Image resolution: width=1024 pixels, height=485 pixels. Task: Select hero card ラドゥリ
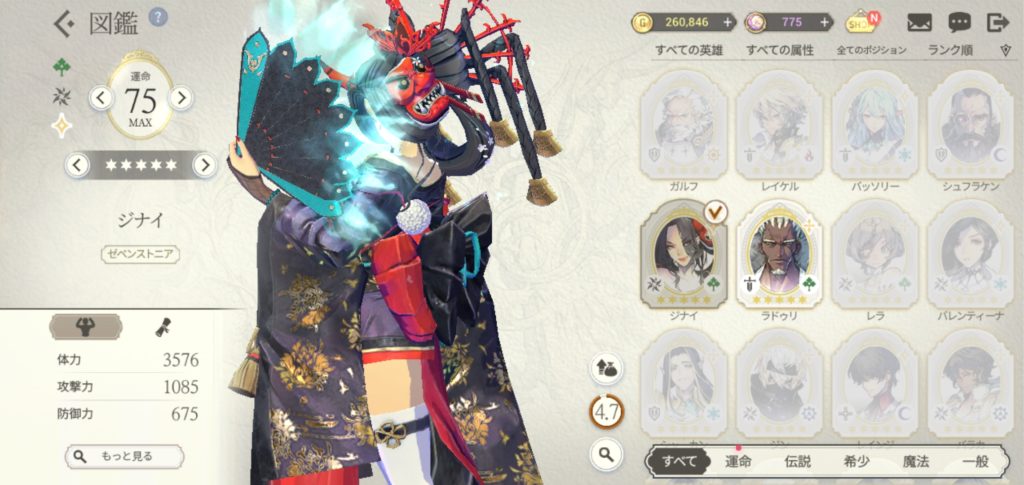coord(779,255)
